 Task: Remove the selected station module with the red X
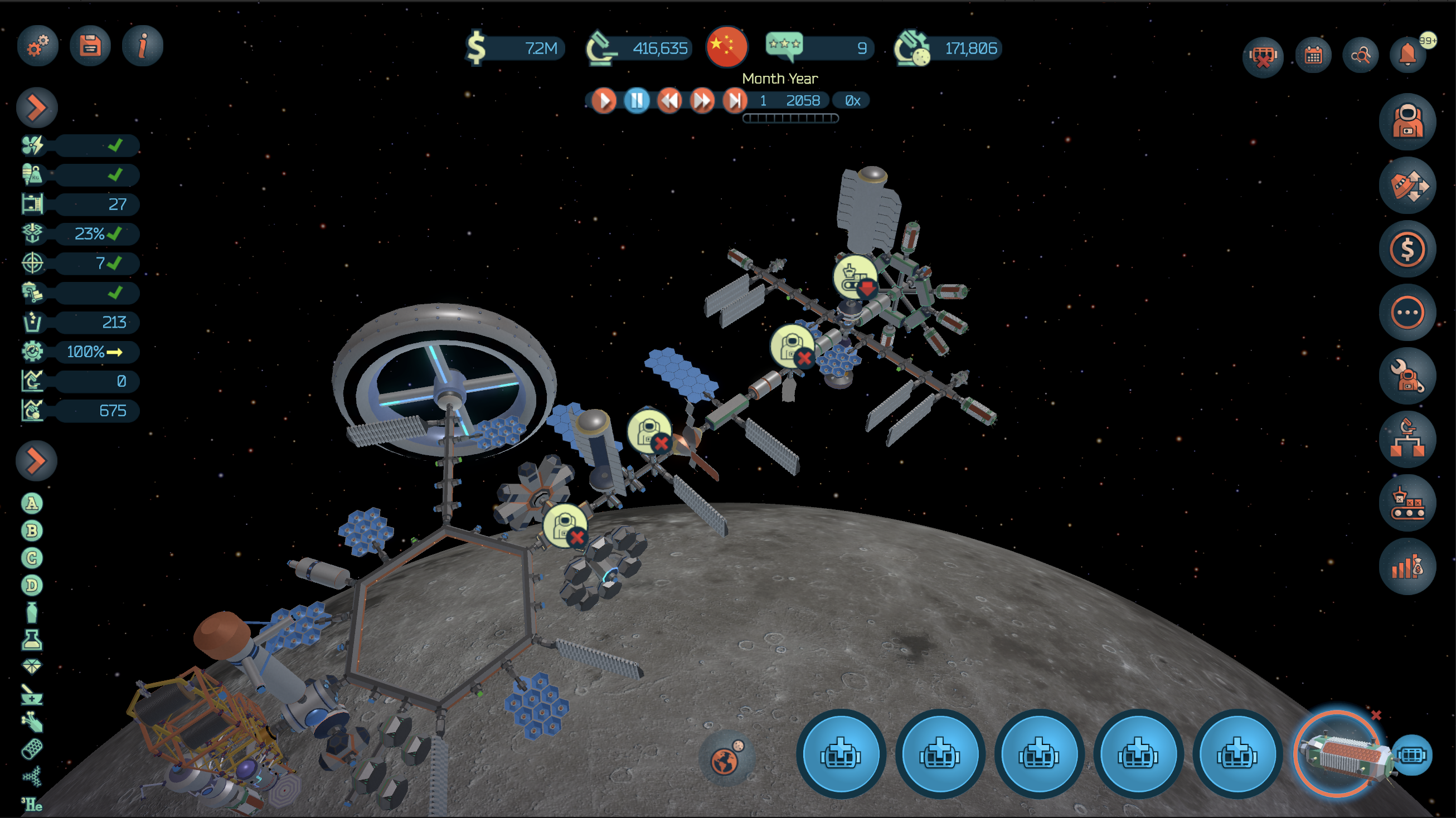pyautogui.click(x=1376, y=715)
